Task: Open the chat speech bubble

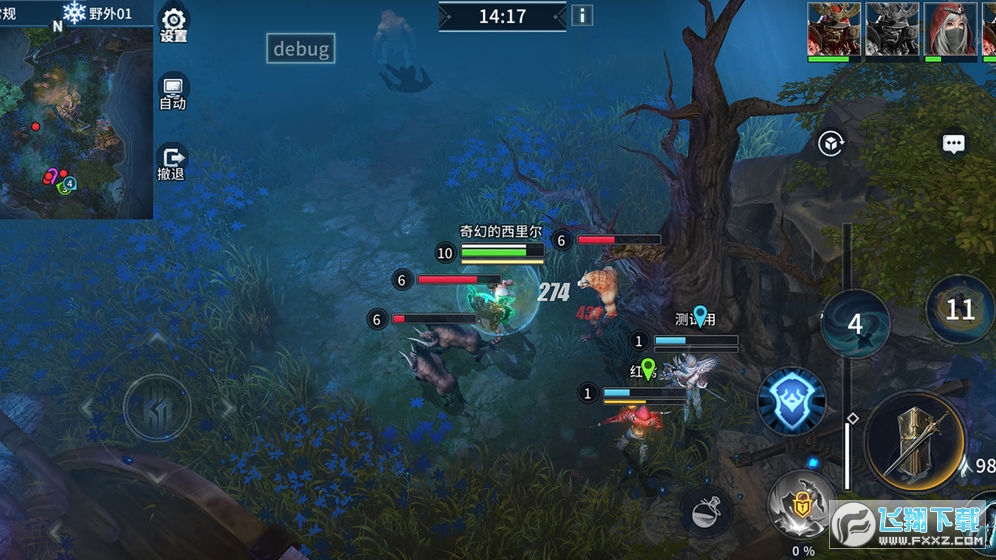Action: click(954, 144)
